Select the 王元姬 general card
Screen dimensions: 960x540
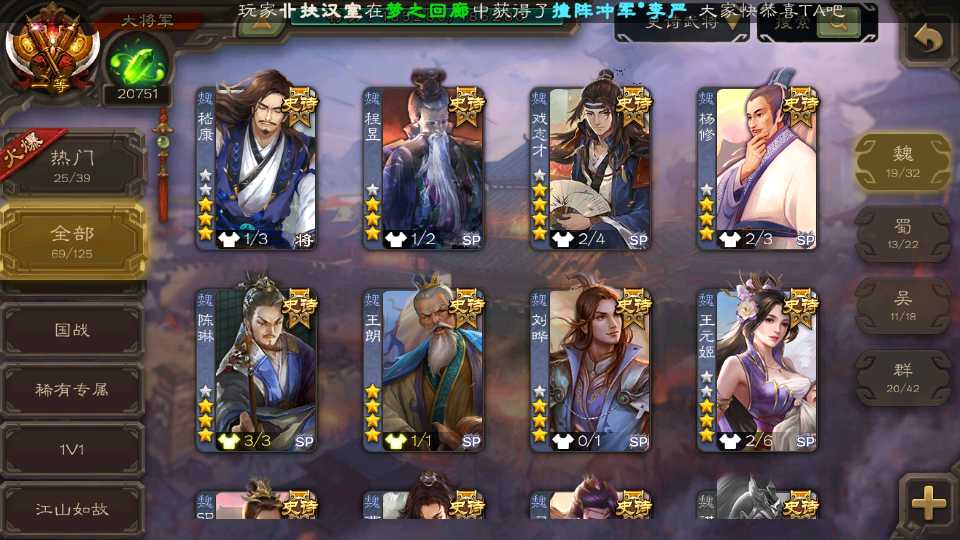757,370
